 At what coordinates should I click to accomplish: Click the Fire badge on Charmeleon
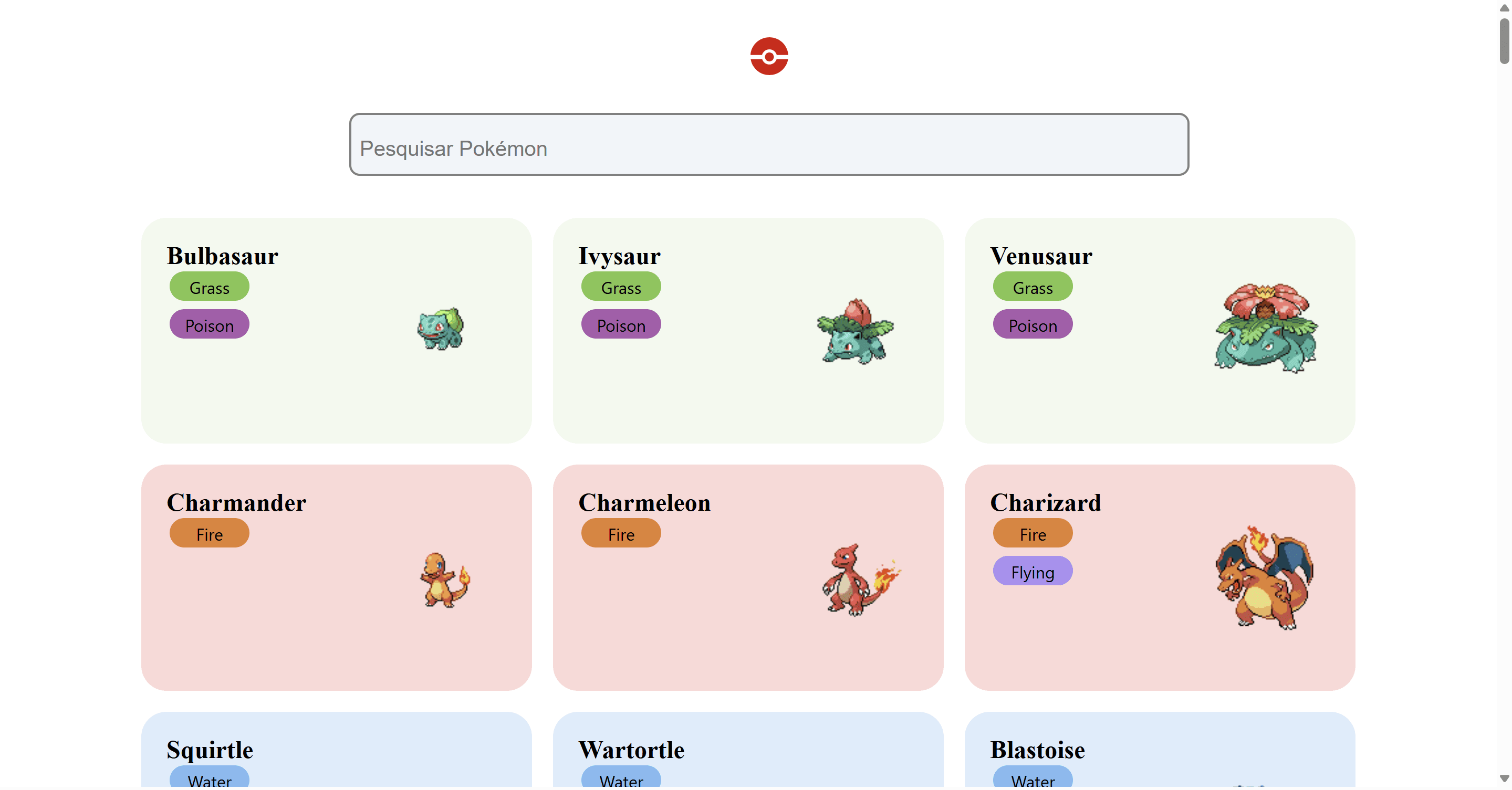[620, 533]
